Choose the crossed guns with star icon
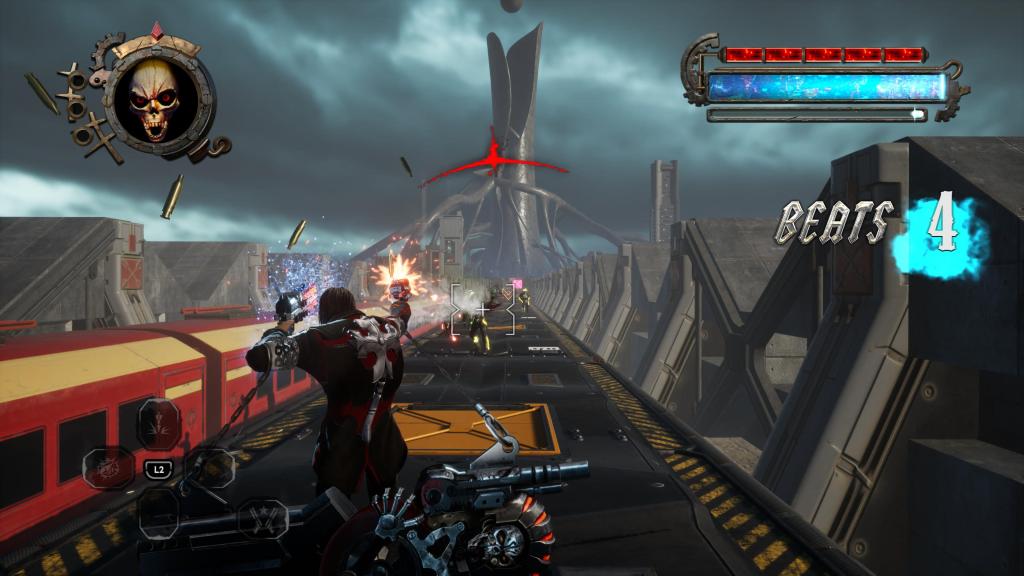 click(x=264, y=517)
